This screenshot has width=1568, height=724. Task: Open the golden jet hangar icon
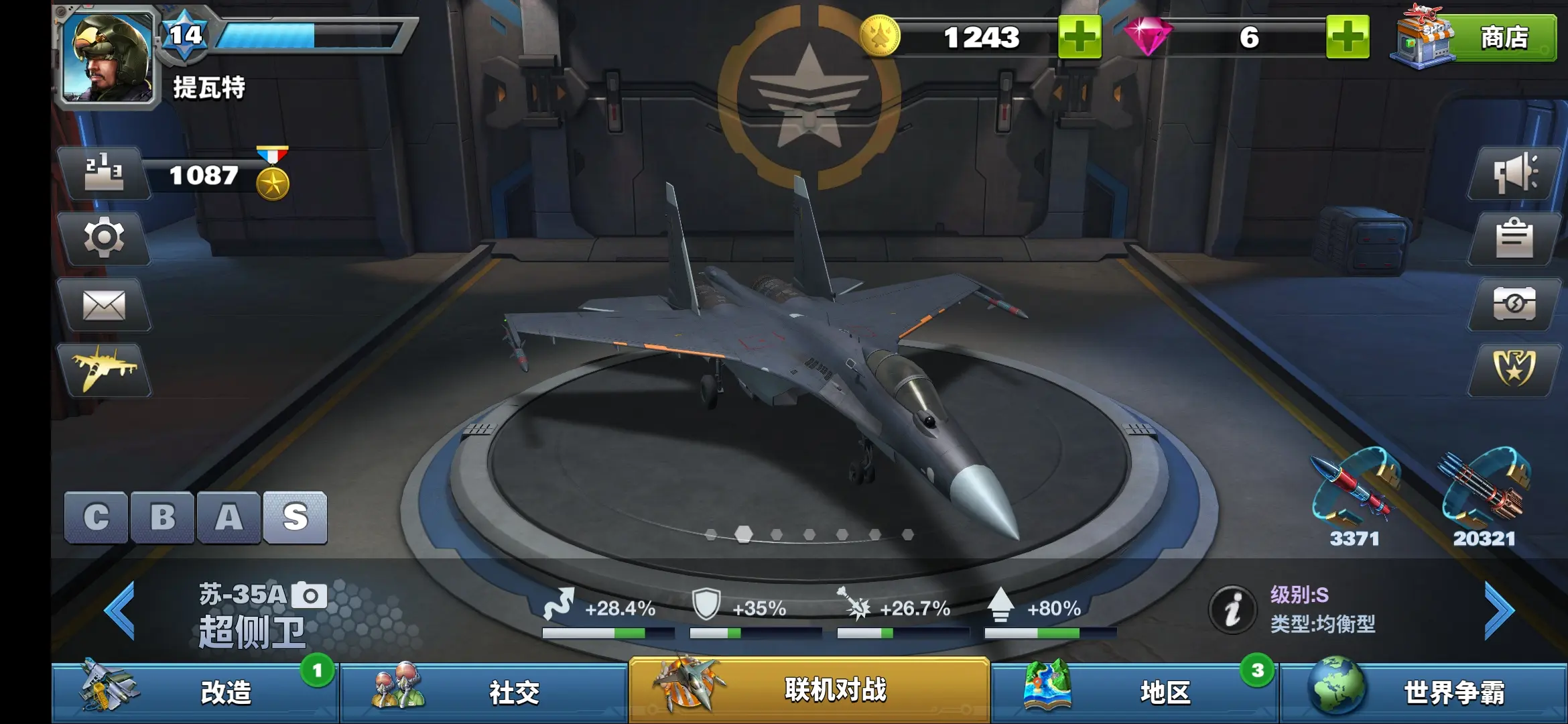(104, 369)
